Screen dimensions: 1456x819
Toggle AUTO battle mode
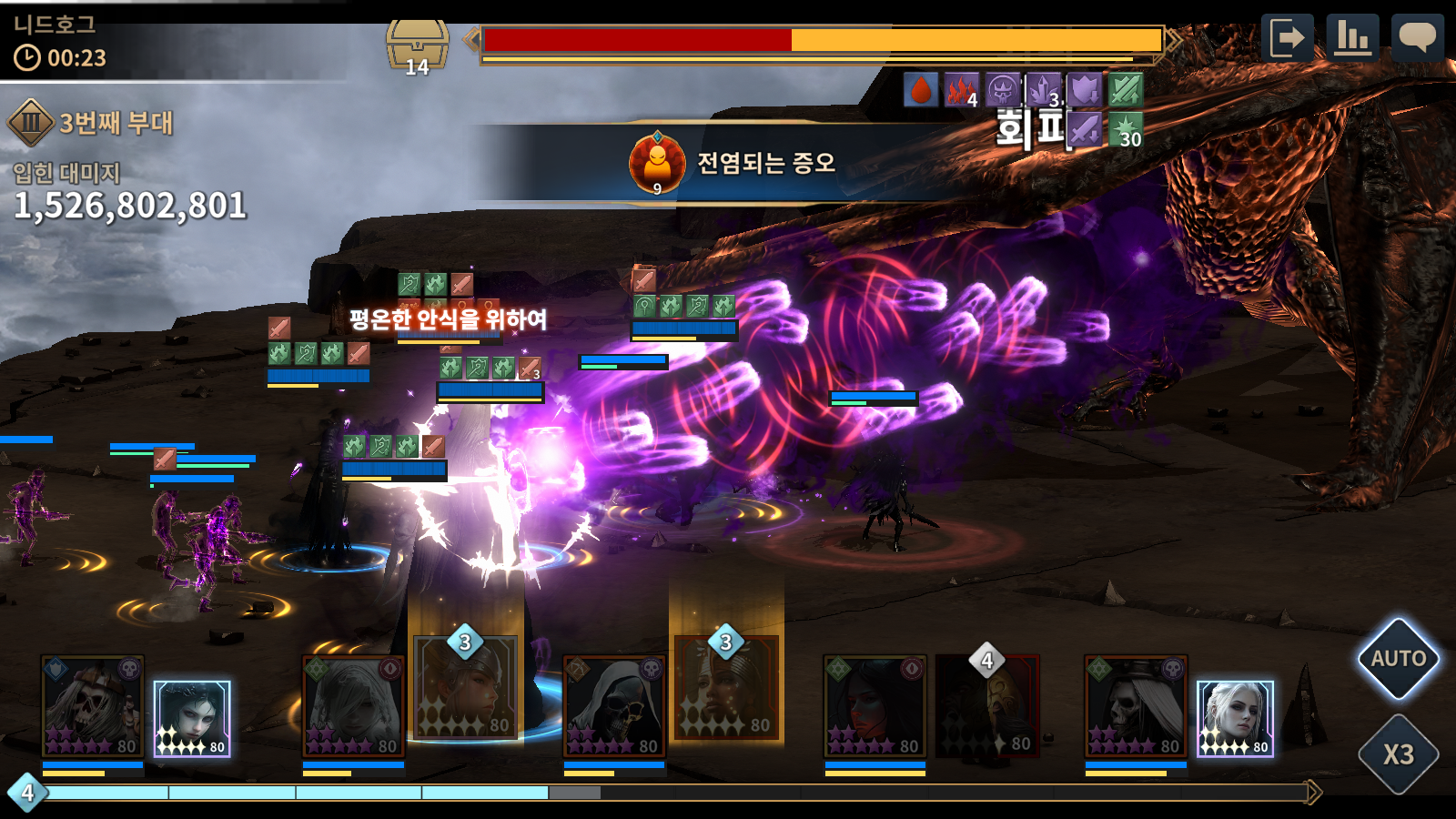(x=1398, y=659)
